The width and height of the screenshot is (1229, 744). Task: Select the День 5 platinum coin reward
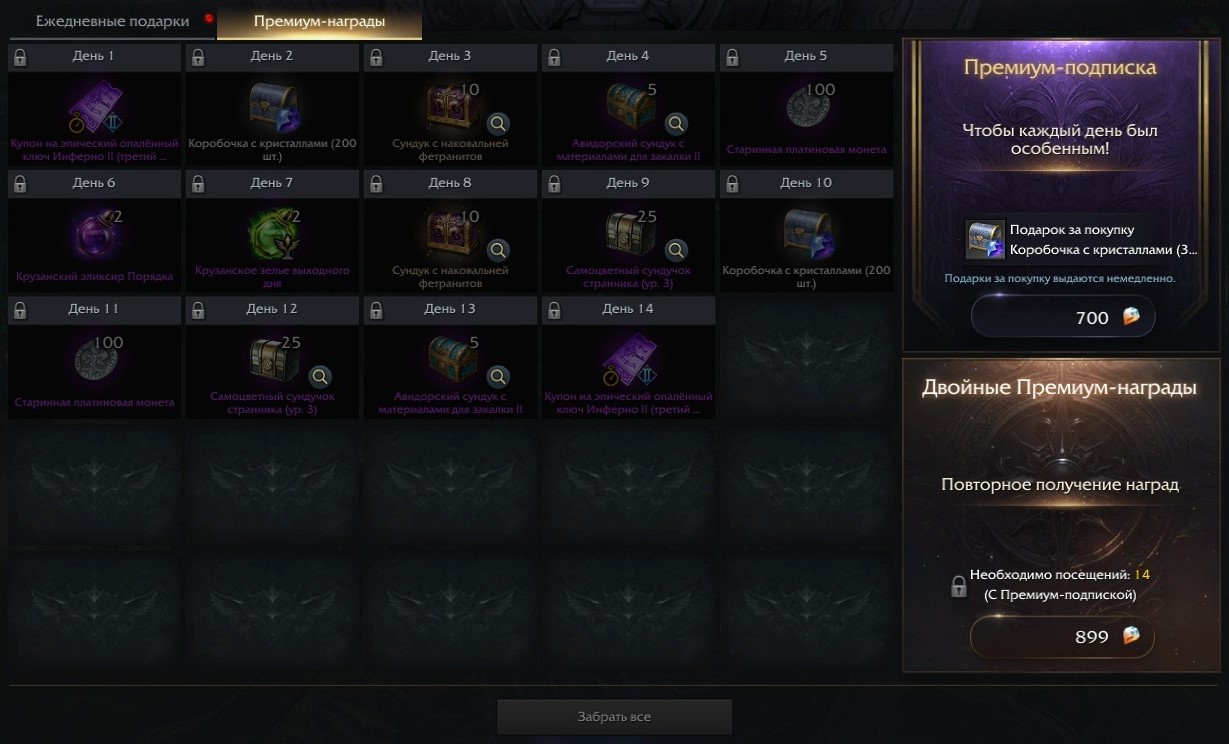806,106
